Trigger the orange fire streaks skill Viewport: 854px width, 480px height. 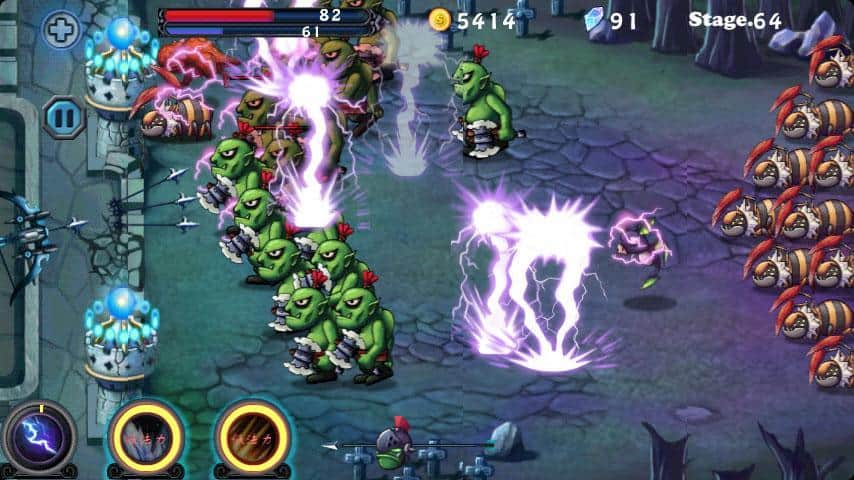tap(250, 436)
